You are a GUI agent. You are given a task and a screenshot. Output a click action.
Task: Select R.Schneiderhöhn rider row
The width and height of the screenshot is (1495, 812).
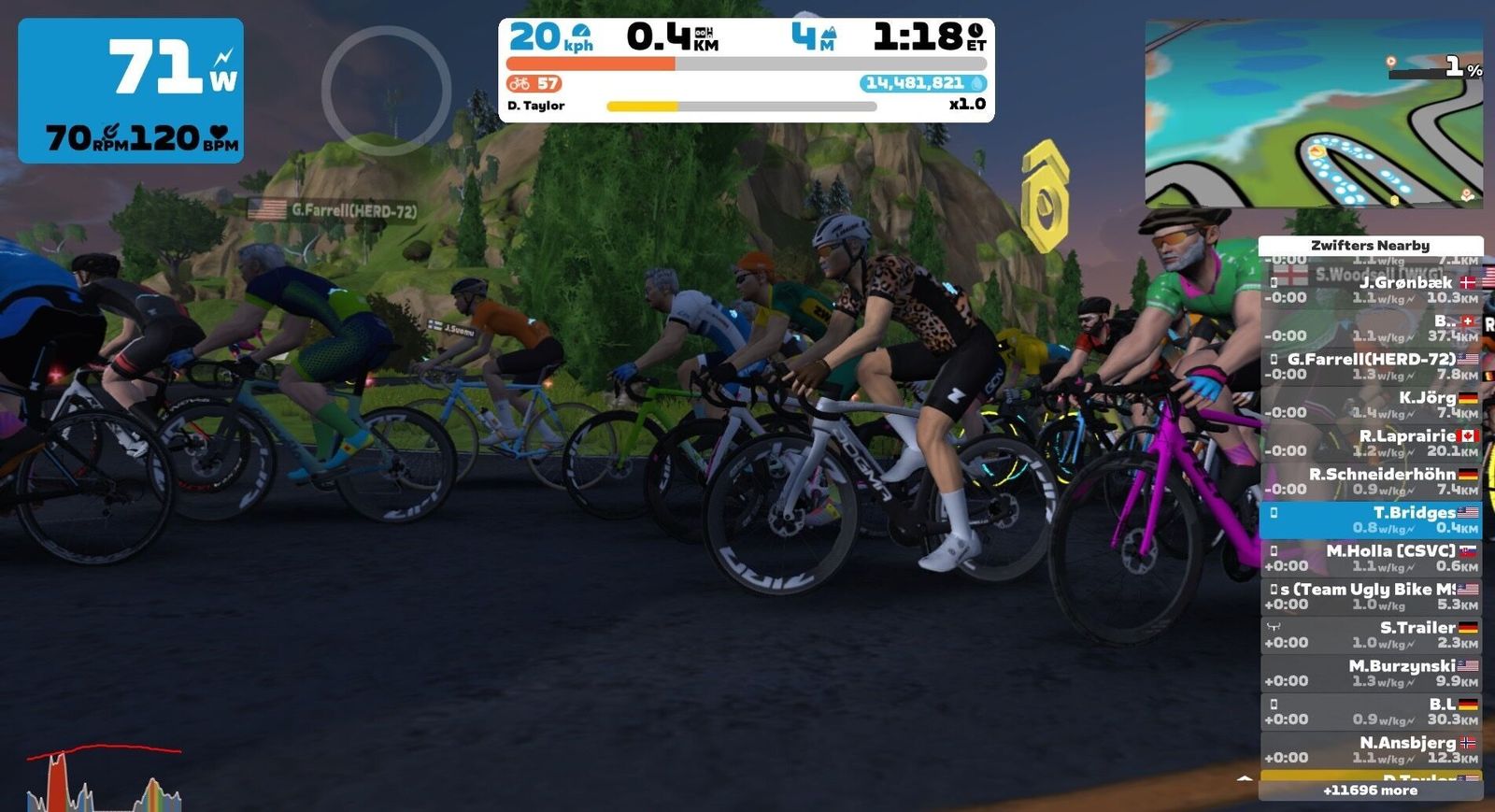[1371, 480]
